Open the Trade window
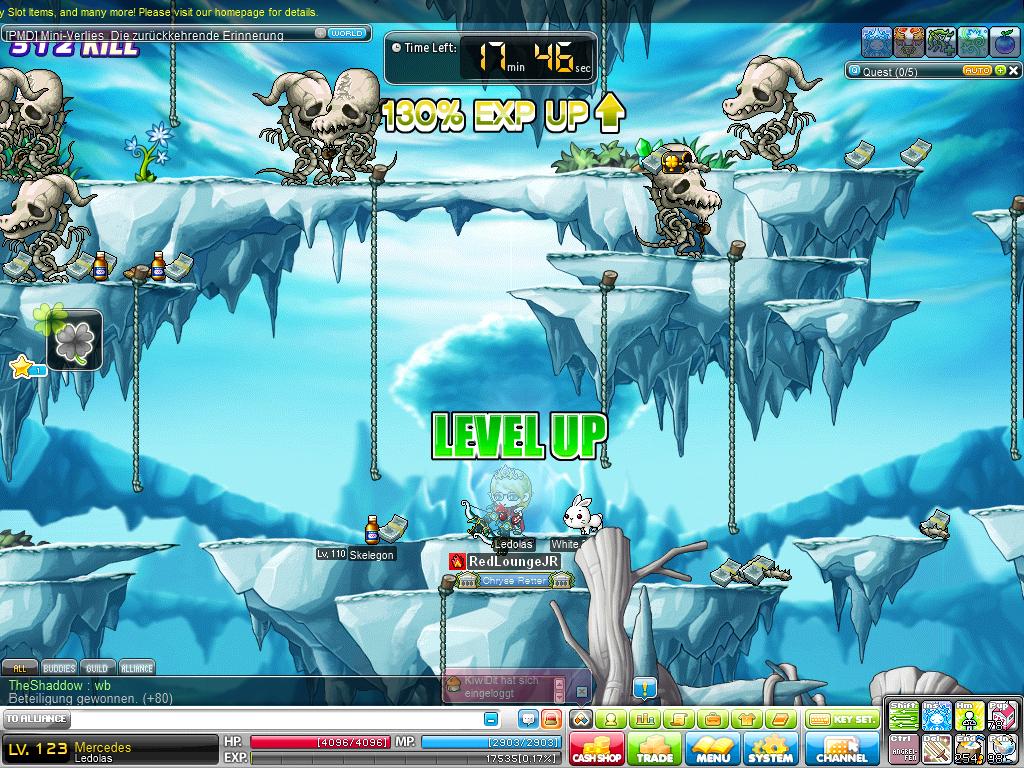 click(x=655, y=748)
